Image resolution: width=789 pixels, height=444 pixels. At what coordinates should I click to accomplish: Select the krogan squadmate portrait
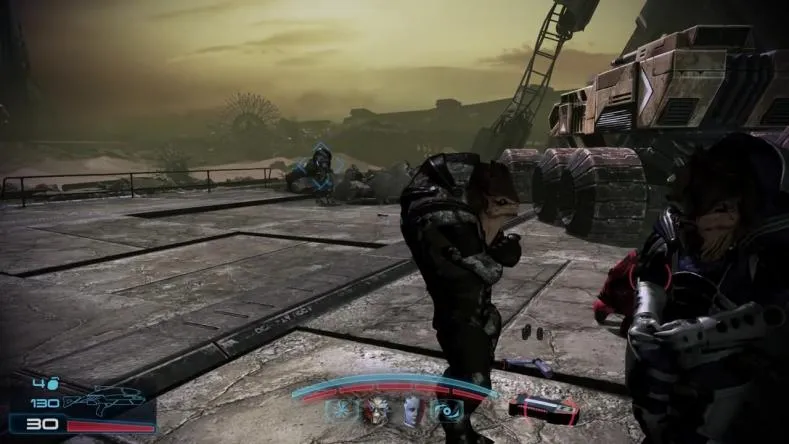376,410
